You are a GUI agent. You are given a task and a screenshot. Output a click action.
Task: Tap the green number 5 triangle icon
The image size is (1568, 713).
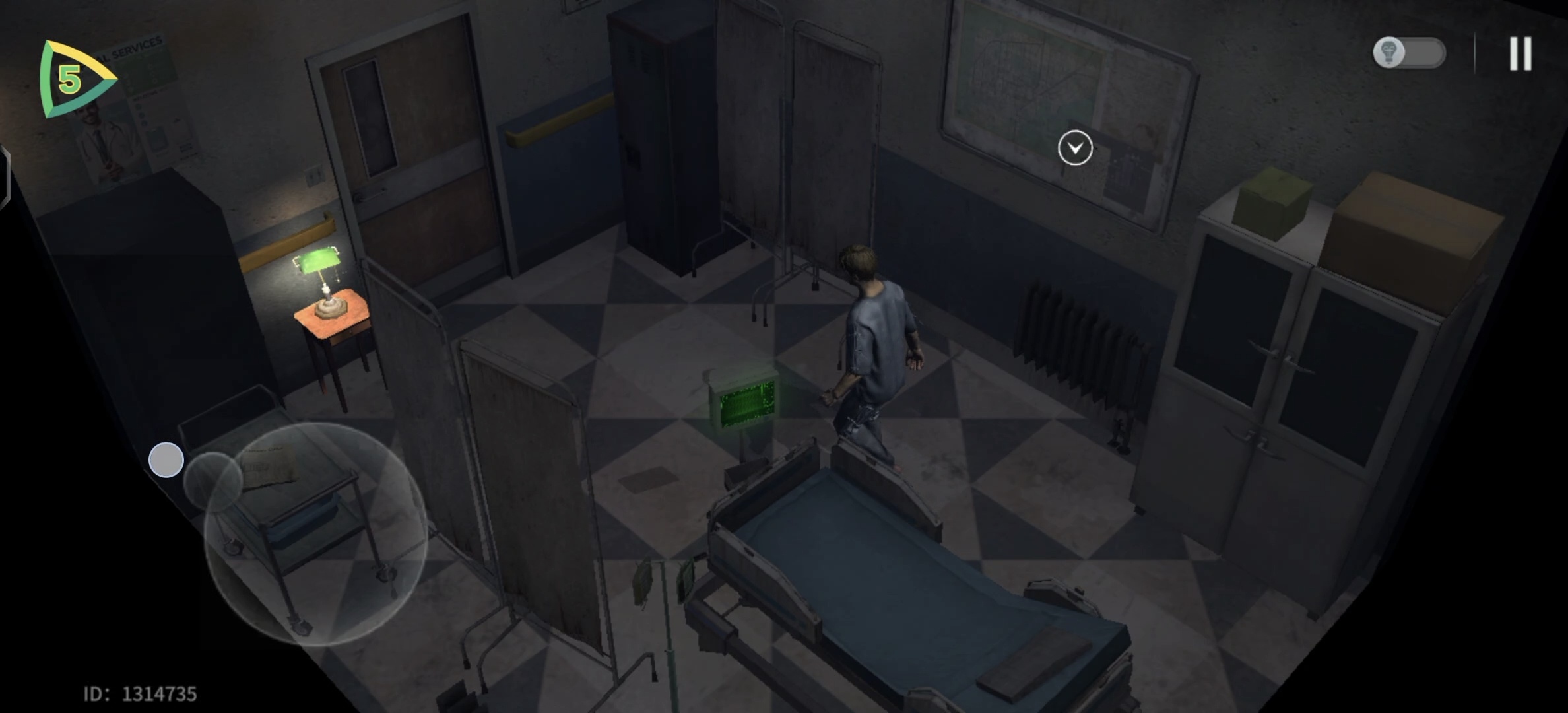point(74,79)
